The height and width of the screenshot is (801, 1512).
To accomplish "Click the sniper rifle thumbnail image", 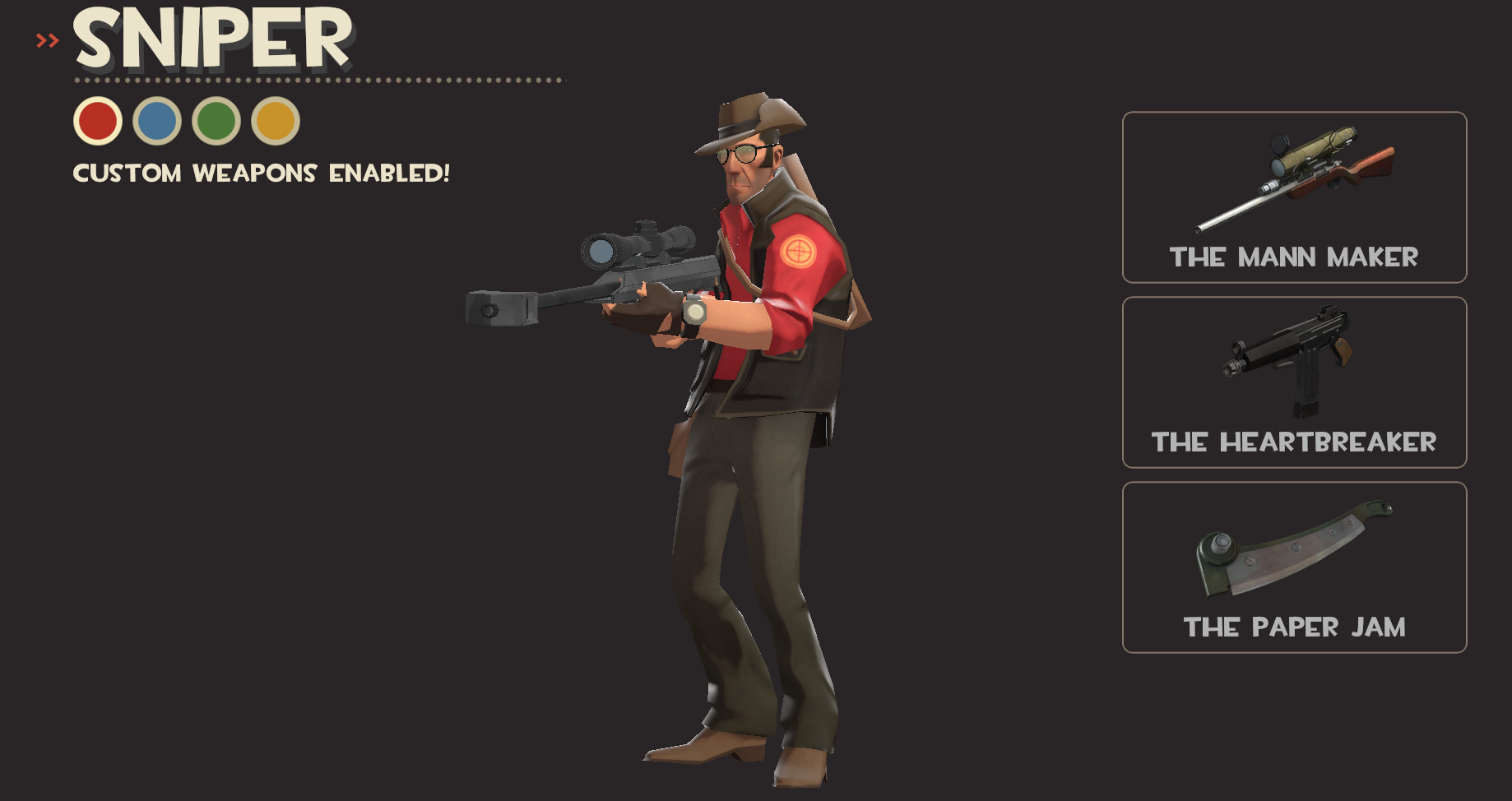I will click(1296, 177).
